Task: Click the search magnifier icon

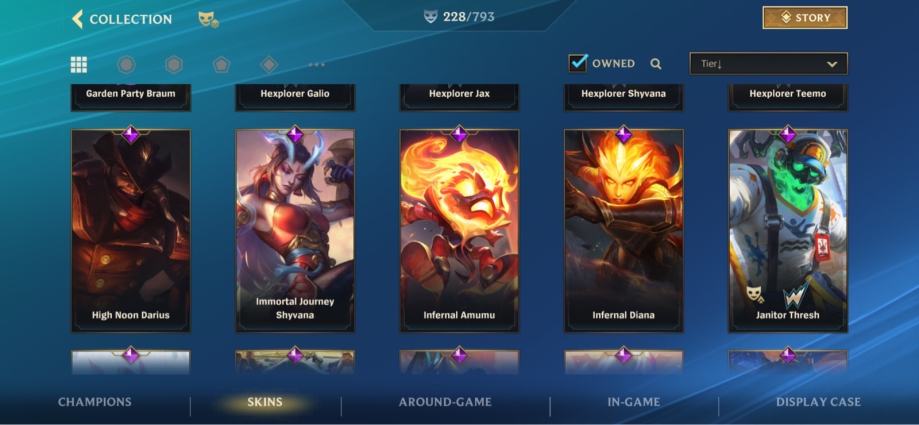Action: pos(656,64)
